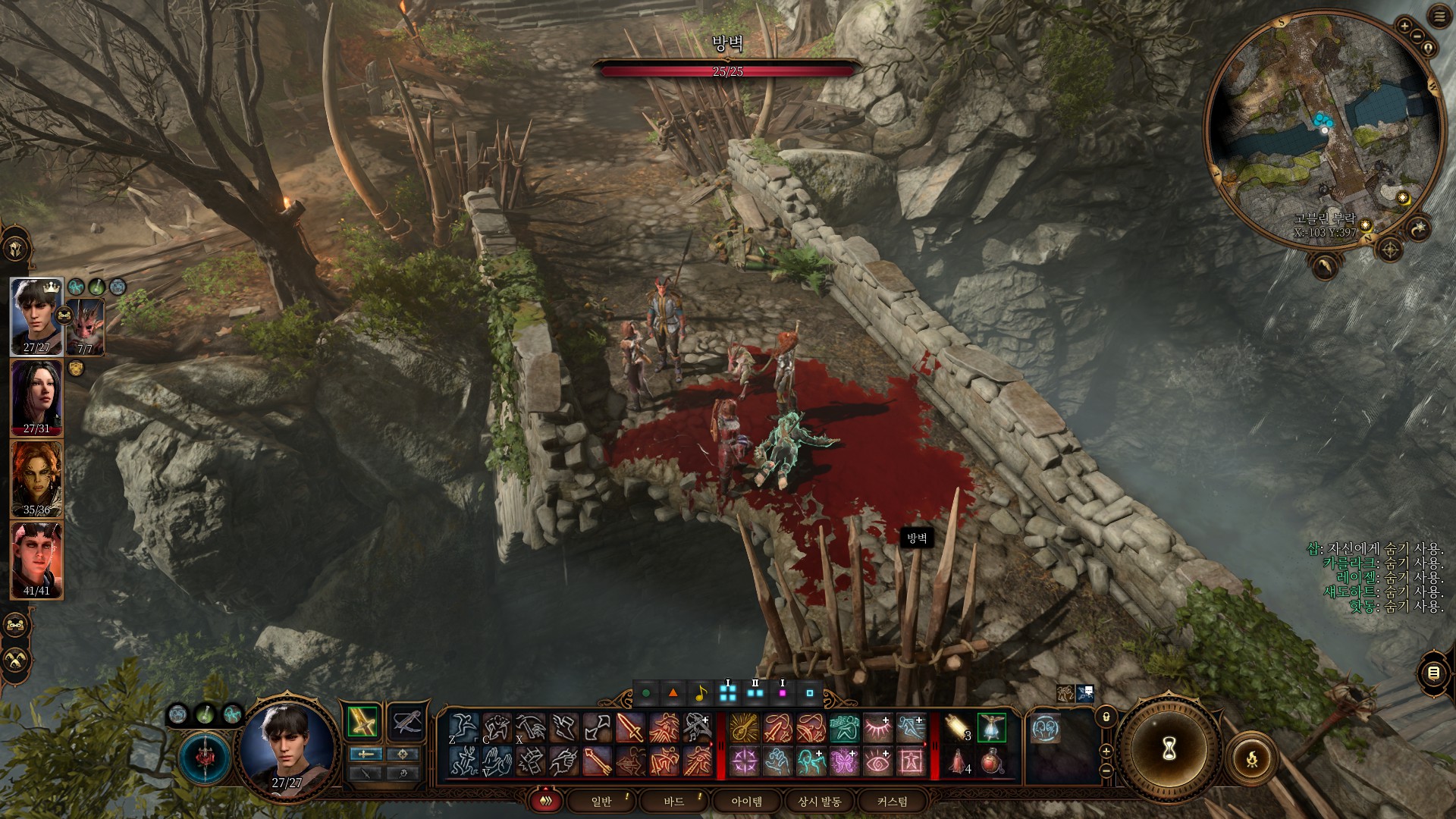The image size is (1456, 819).
Task: Open the campfire long rest button
Action: (1251, 758)
